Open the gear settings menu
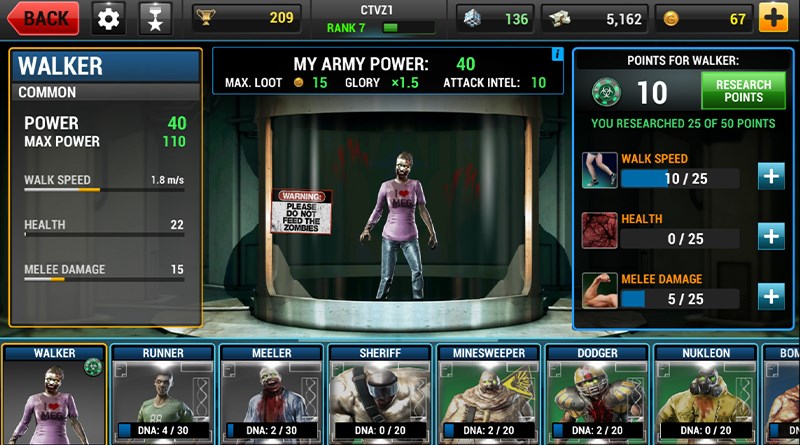 click(109, 18)
